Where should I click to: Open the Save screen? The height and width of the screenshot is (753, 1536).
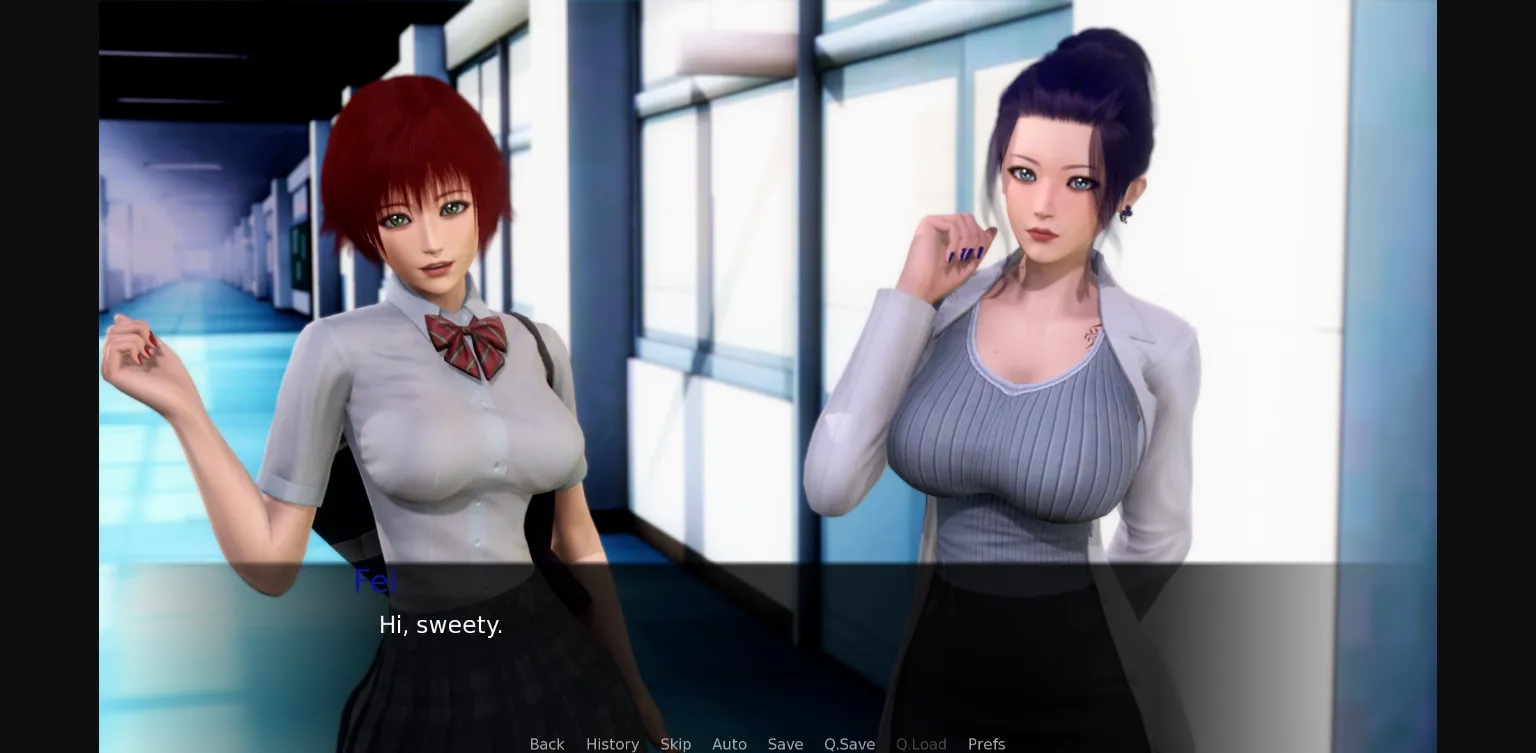[785, 744]
